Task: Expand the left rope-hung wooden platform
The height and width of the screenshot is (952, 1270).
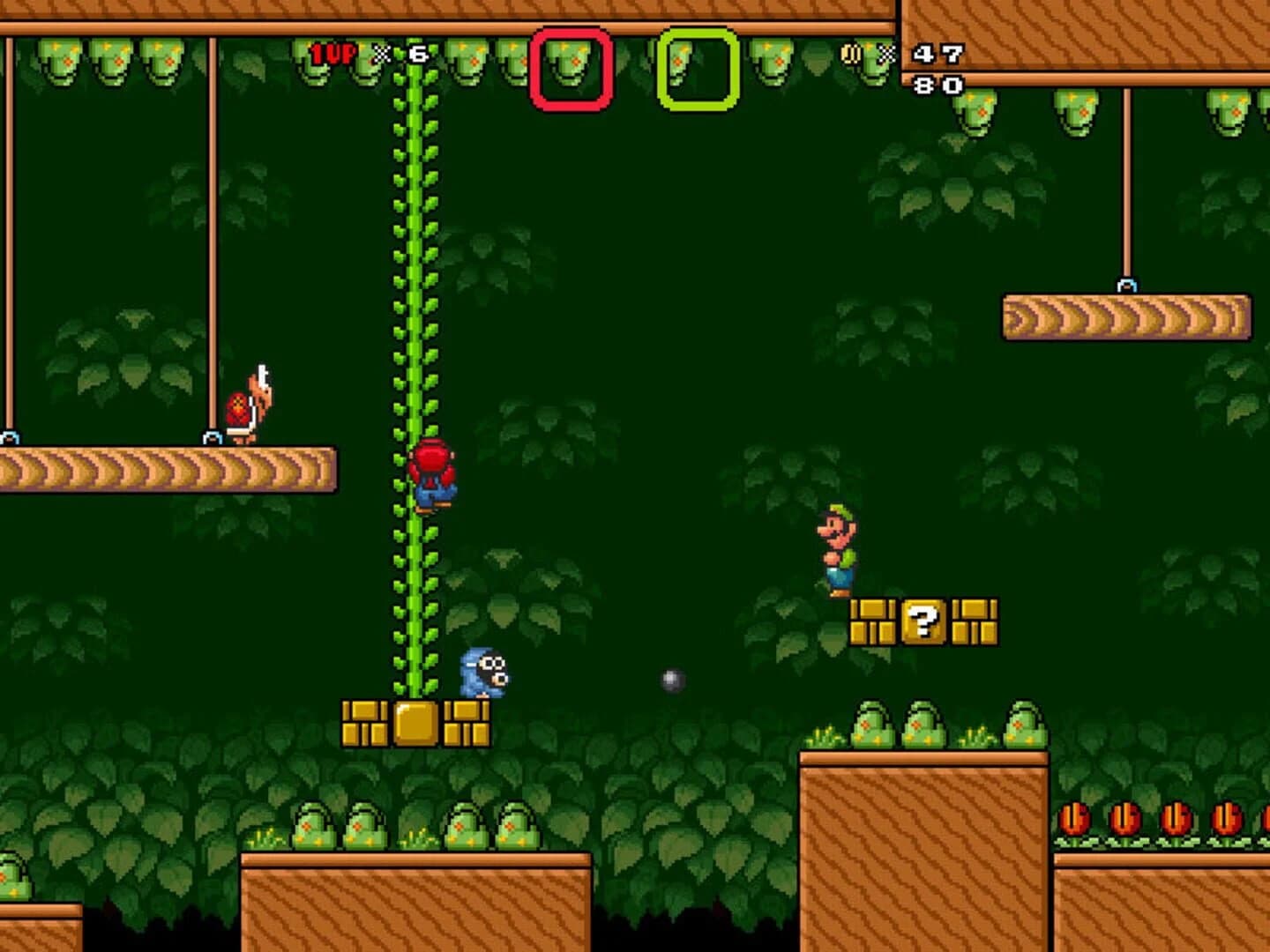Action: click(x=168, y=467)
